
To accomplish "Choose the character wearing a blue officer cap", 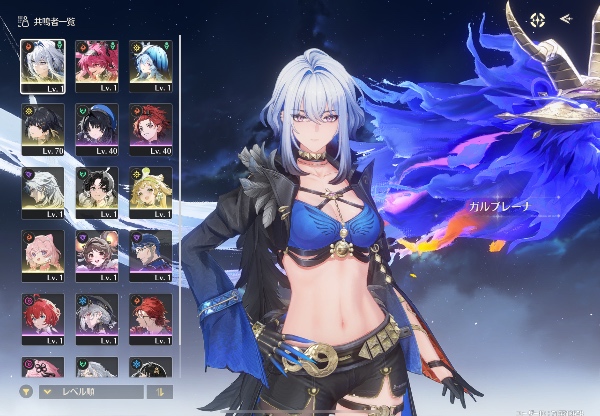I will tap(151, 254).
